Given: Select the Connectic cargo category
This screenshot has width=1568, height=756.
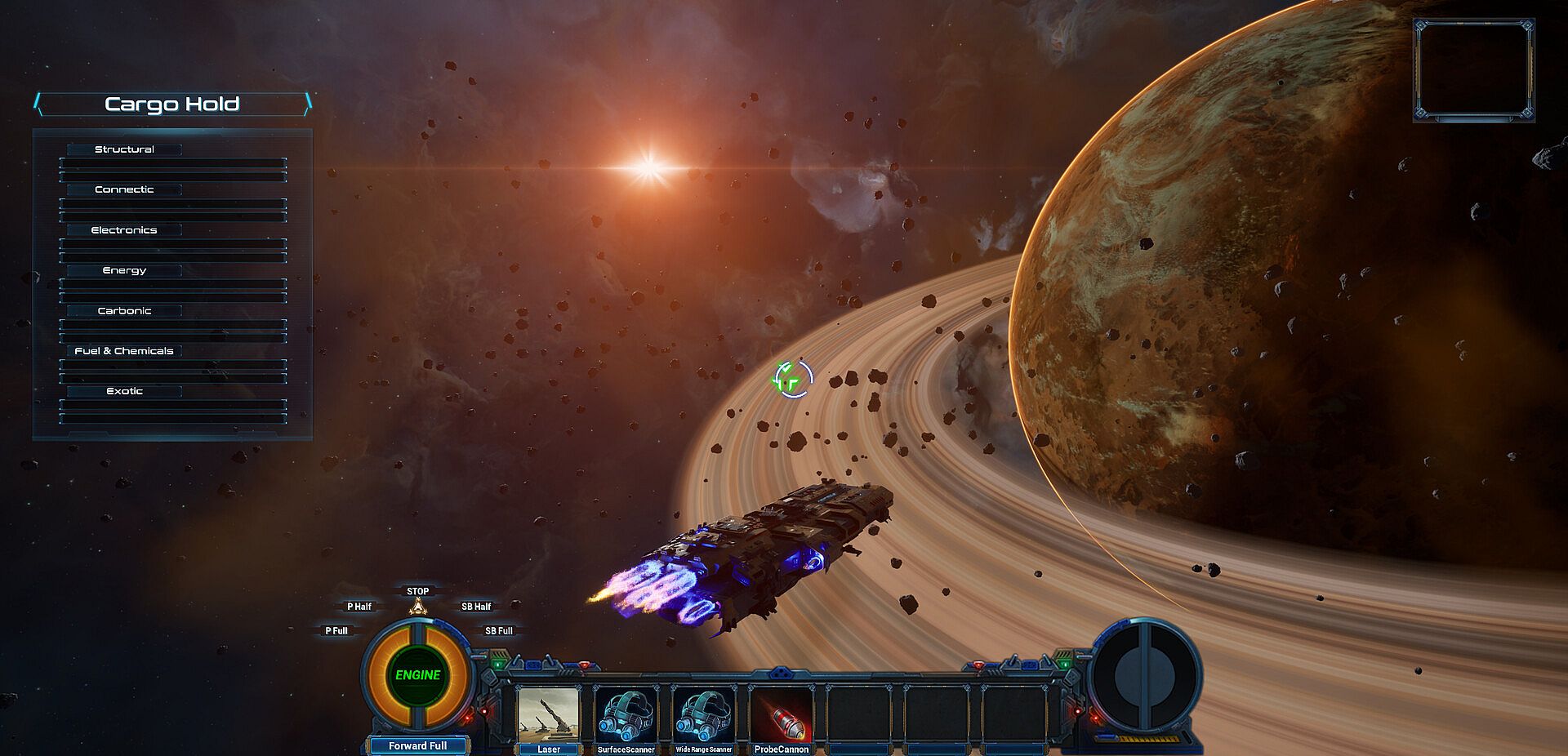Looking at the screenshot, I should tap(124, 189).
